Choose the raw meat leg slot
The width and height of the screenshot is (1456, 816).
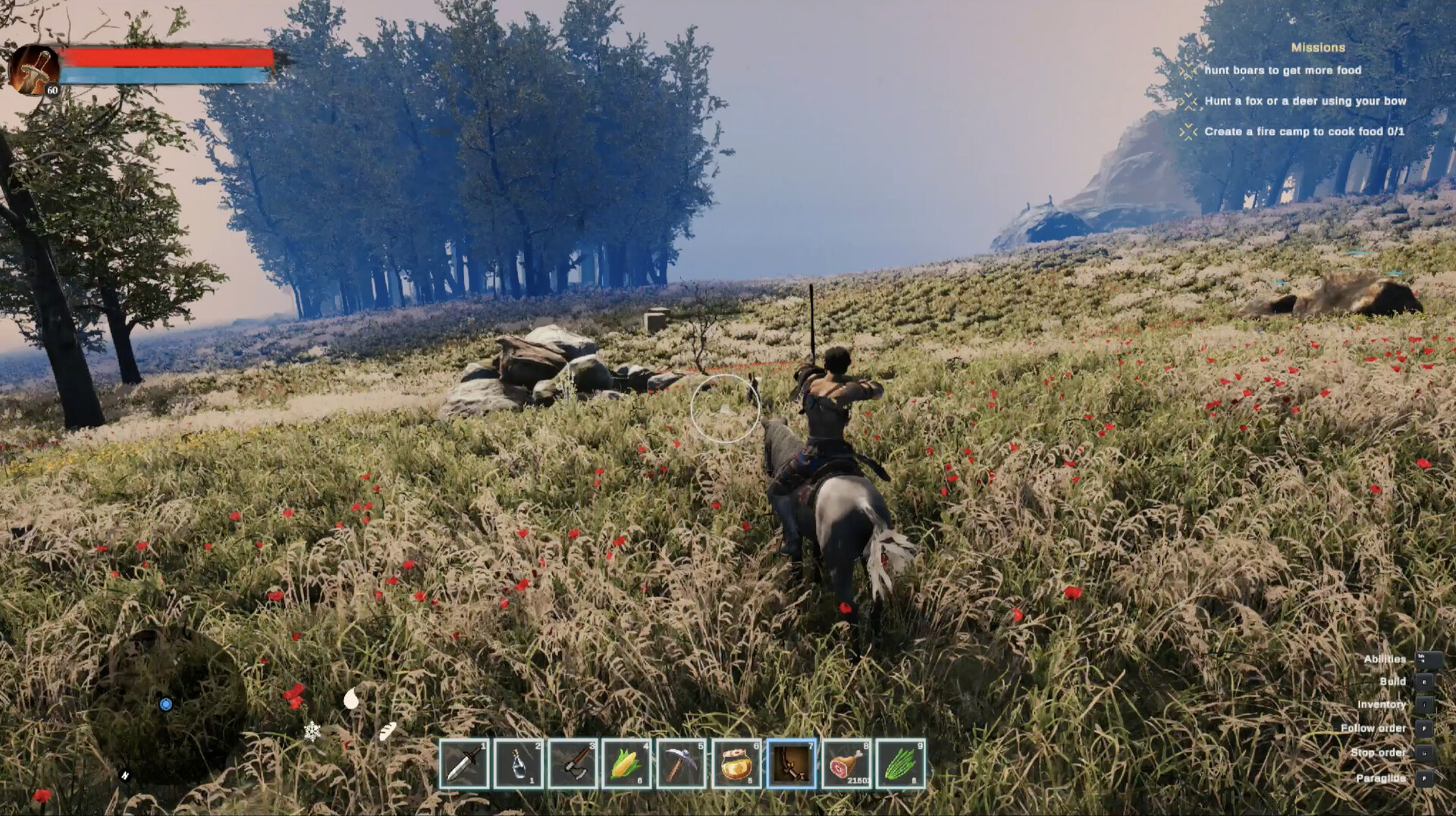pyautogui.click(x=846, y=764)
